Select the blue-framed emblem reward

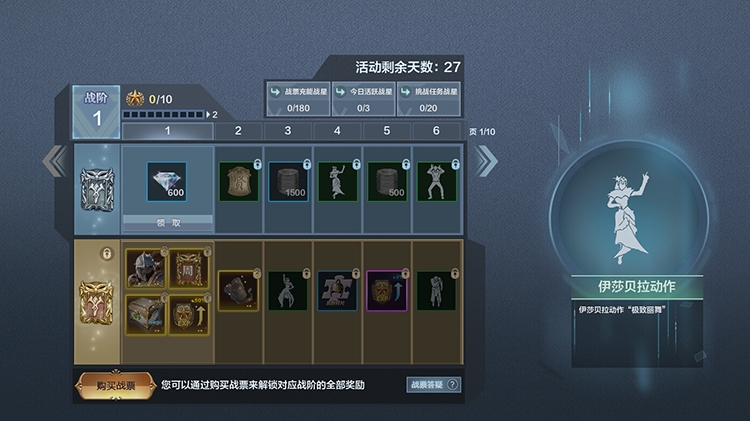point(338,290)
